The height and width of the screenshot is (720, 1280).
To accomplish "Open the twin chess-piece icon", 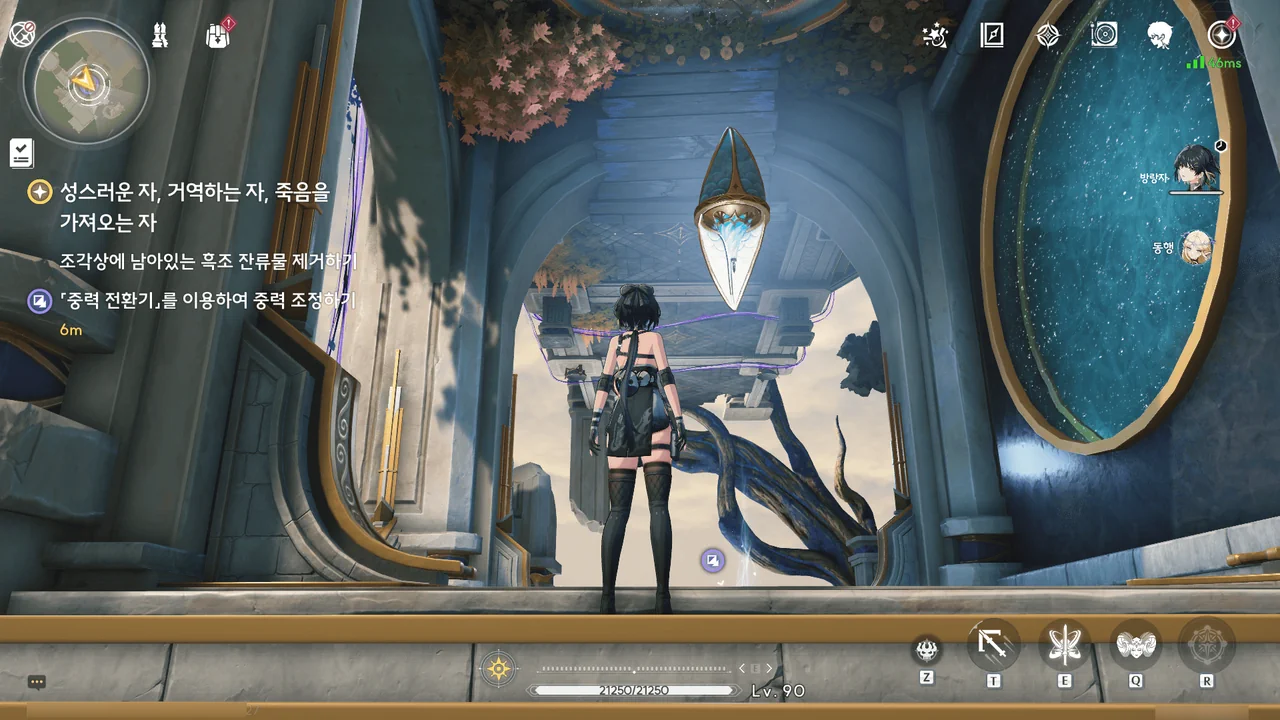I will tap(160, 36).
